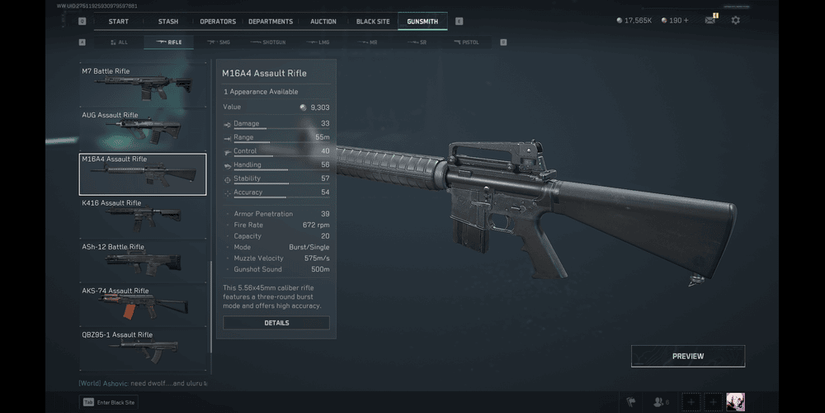Screen dimensions: 825x413
Task: Switch to the Black Site tab
Action: click(373, 21)
